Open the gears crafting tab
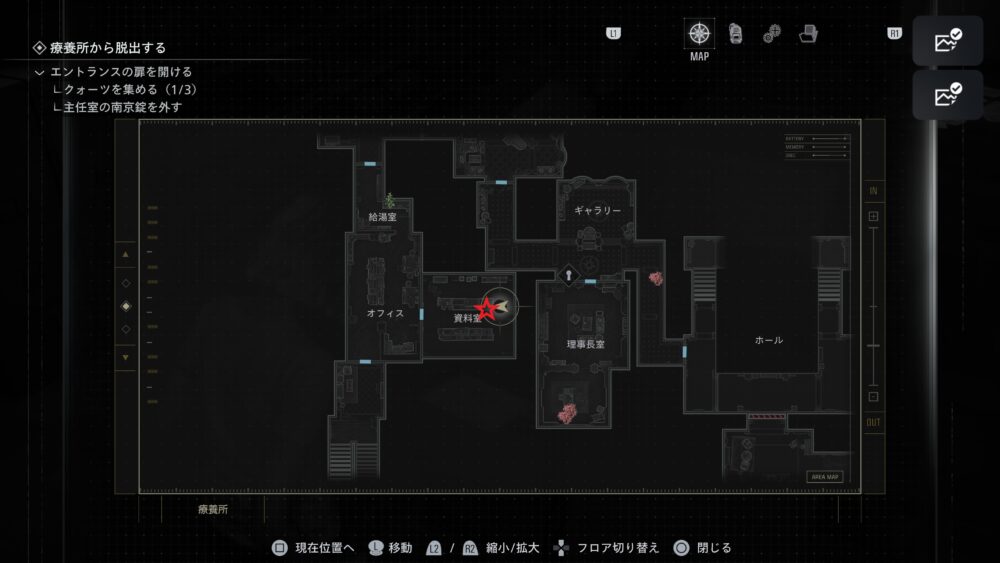 pos(772,34)
